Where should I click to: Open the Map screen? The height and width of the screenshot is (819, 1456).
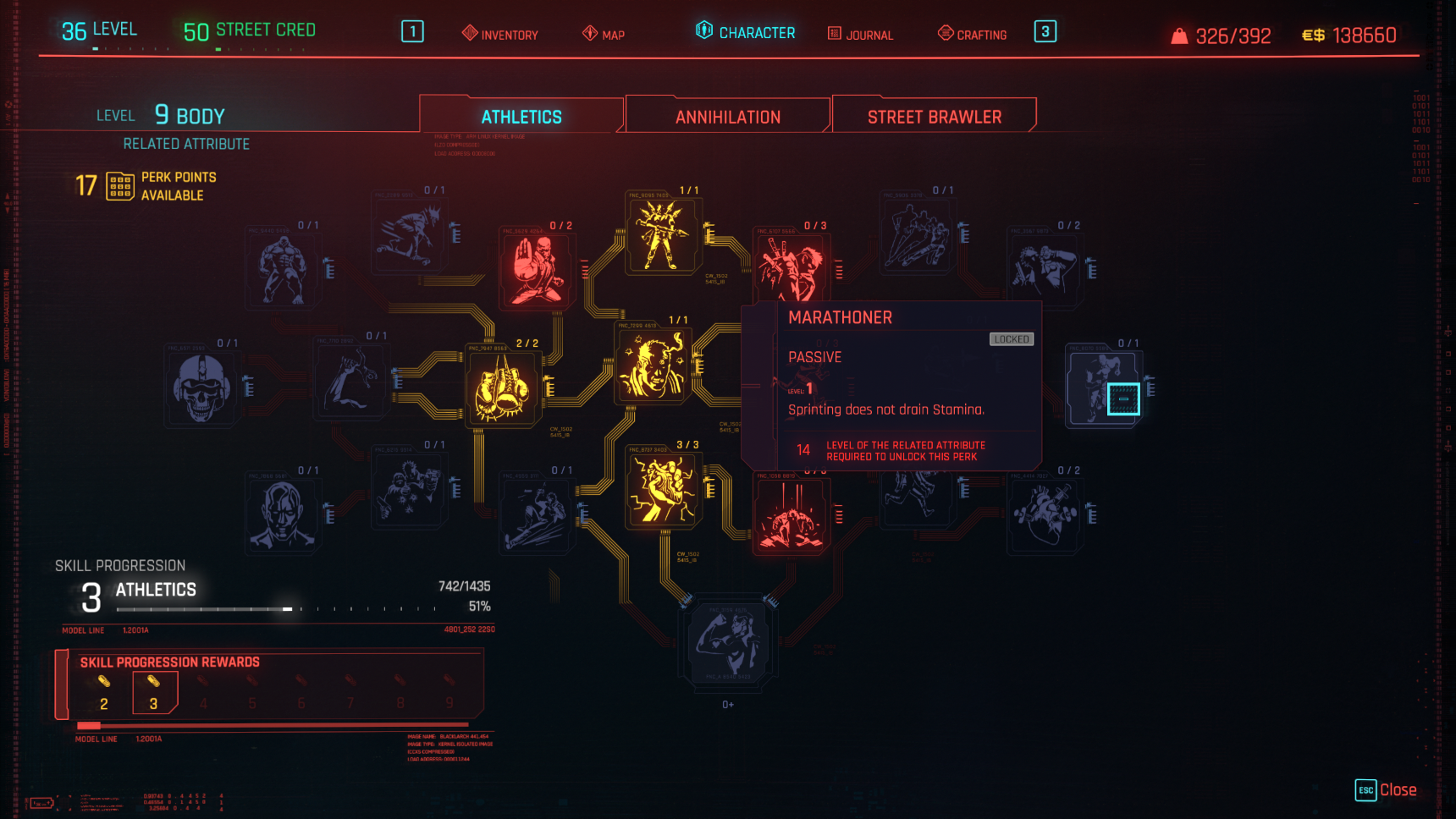coord(604,34)
